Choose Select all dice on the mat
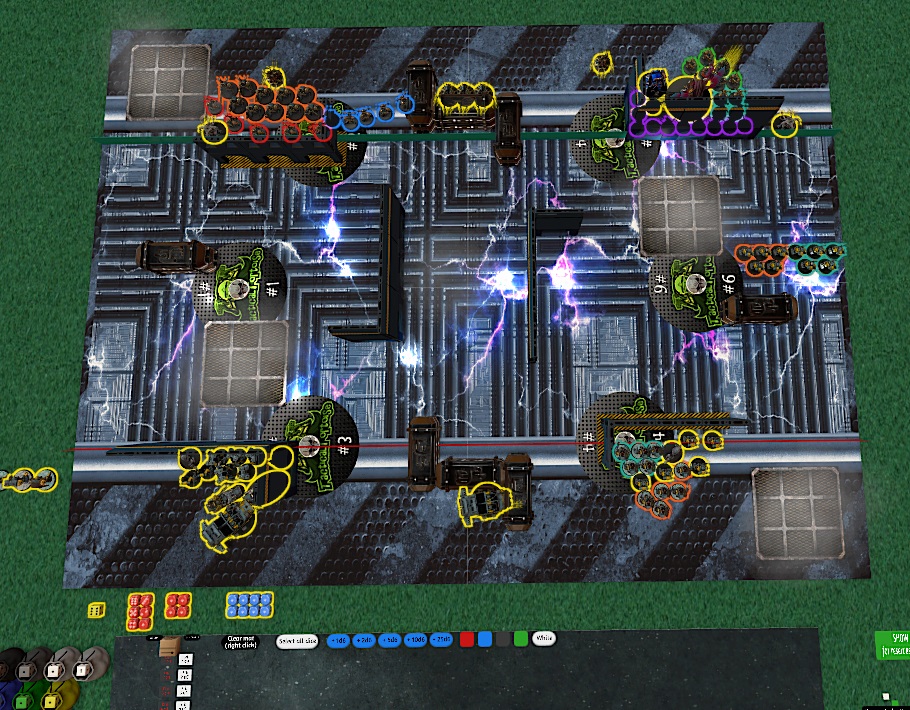Screen dimensions: 910x710 [x=297, y=640]
